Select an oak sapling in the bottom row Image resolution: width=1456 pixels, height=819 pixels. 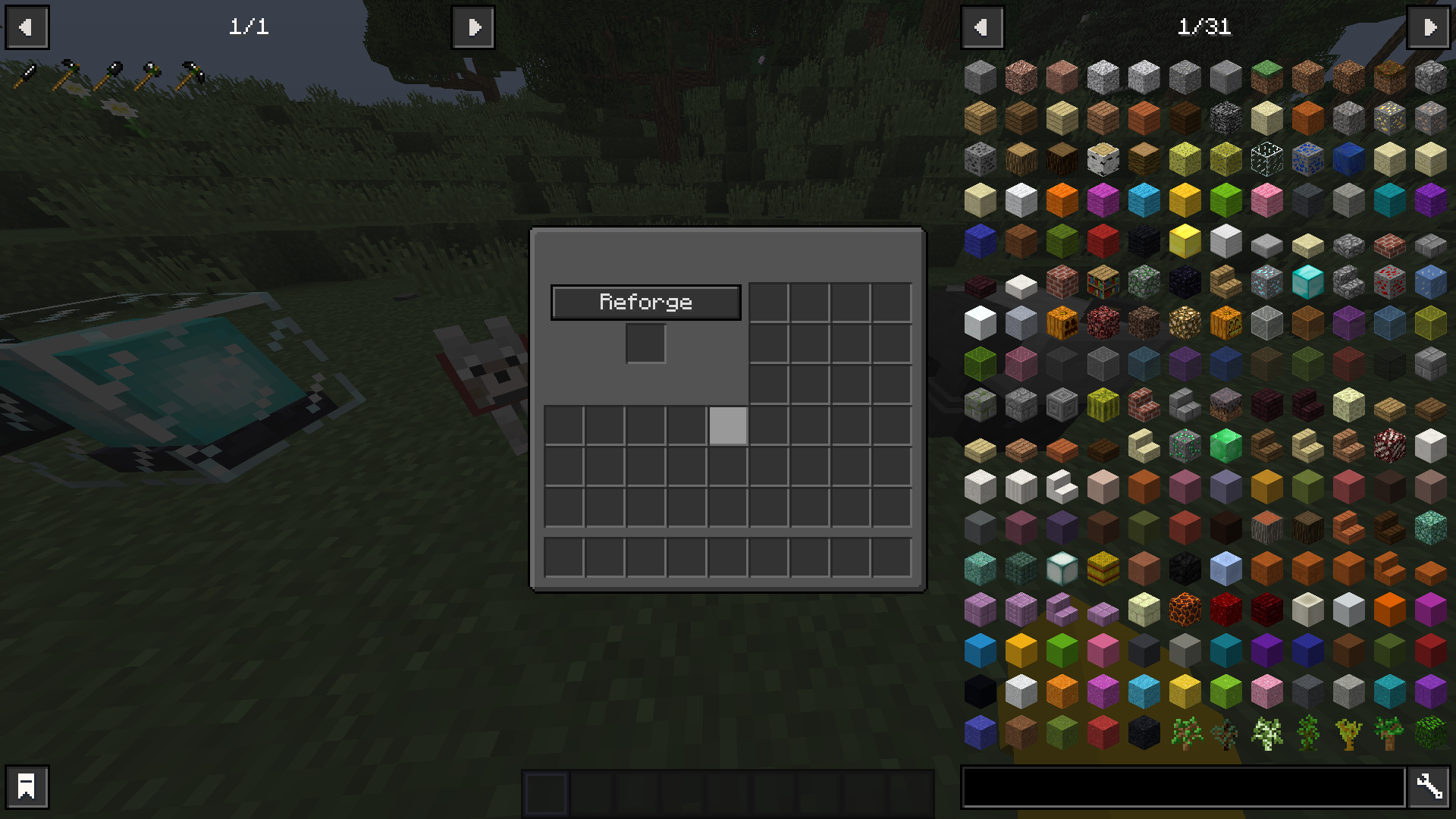(1185, 732)
